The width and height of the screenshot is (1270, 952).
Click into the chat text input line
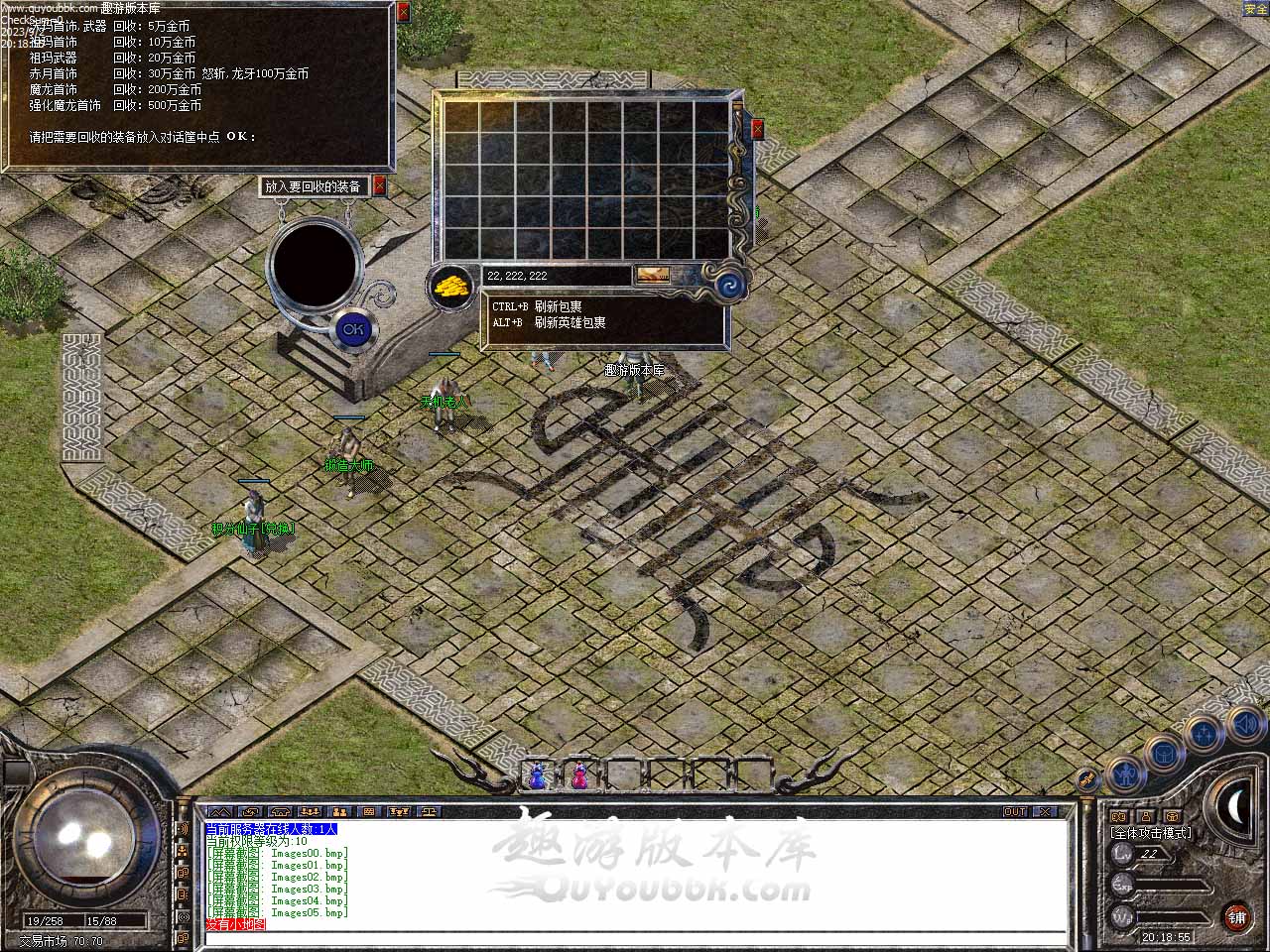click(635, 938)
